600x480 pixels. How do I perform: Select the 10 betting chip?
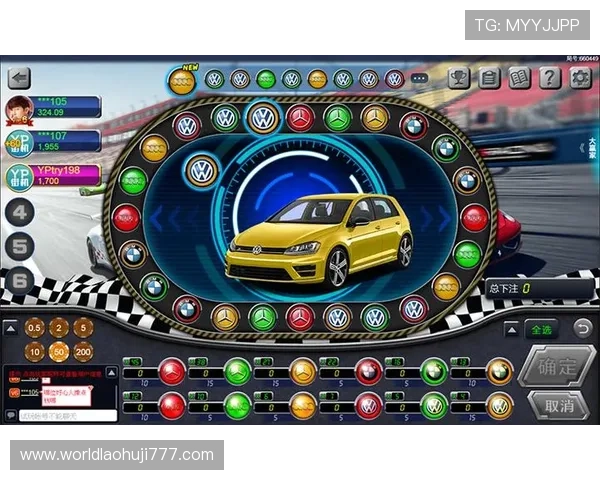(35, 352)
